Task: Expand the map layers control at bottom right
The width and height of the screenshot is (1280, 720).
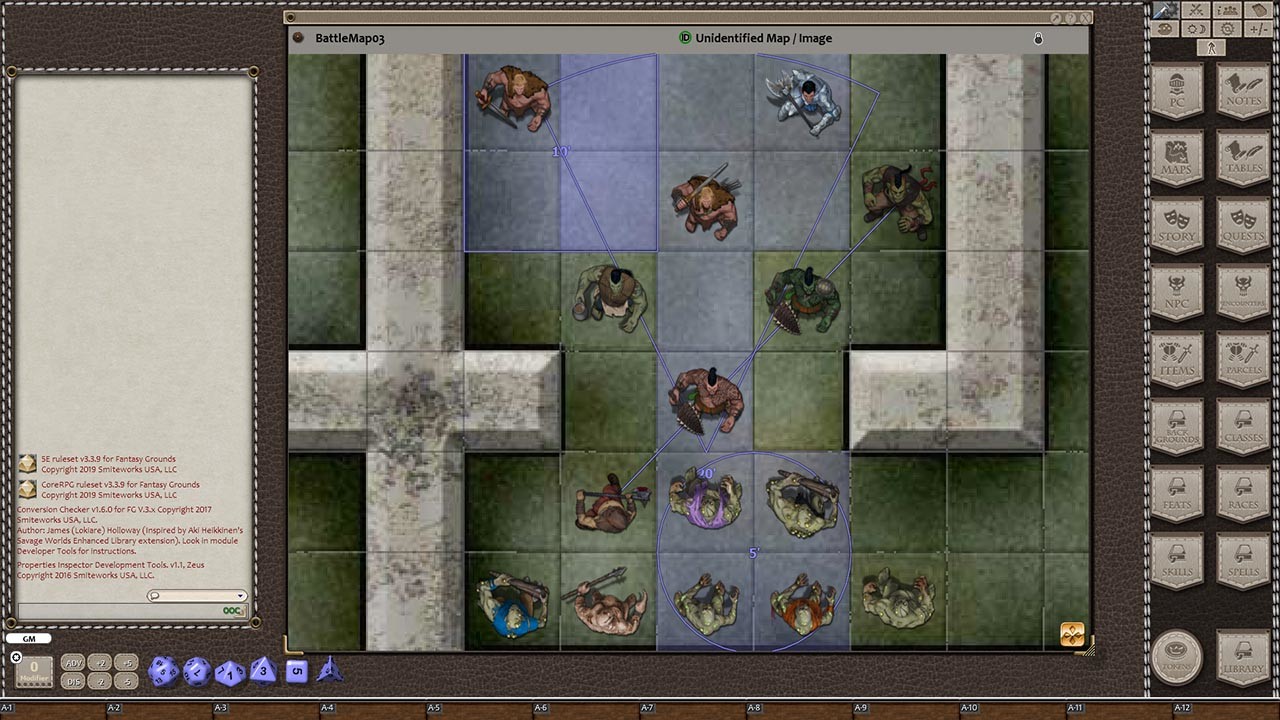Action: click(x=1071, y=633)
